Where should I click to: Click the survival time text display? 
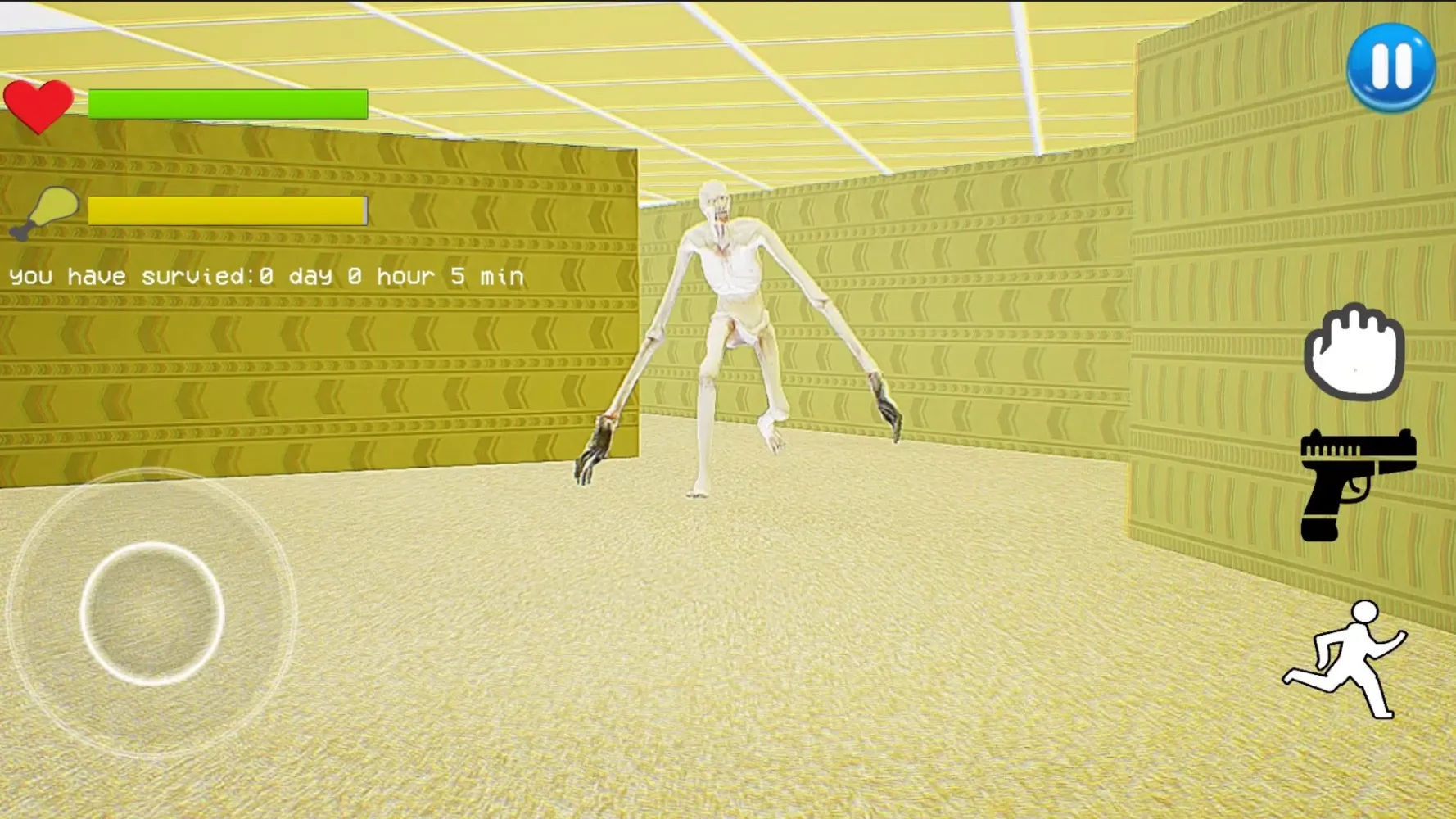click(x=265, y=276)
